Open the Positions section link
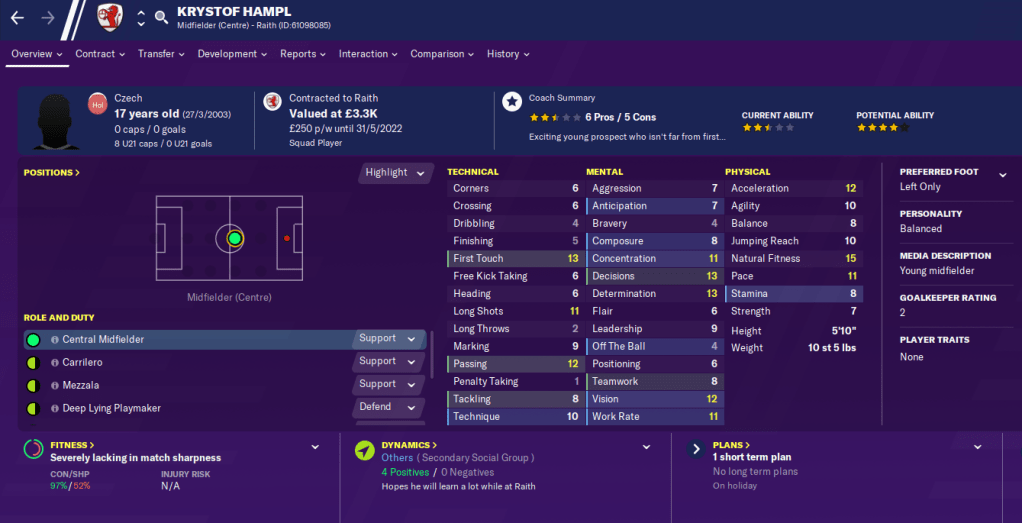 (51, 173)
